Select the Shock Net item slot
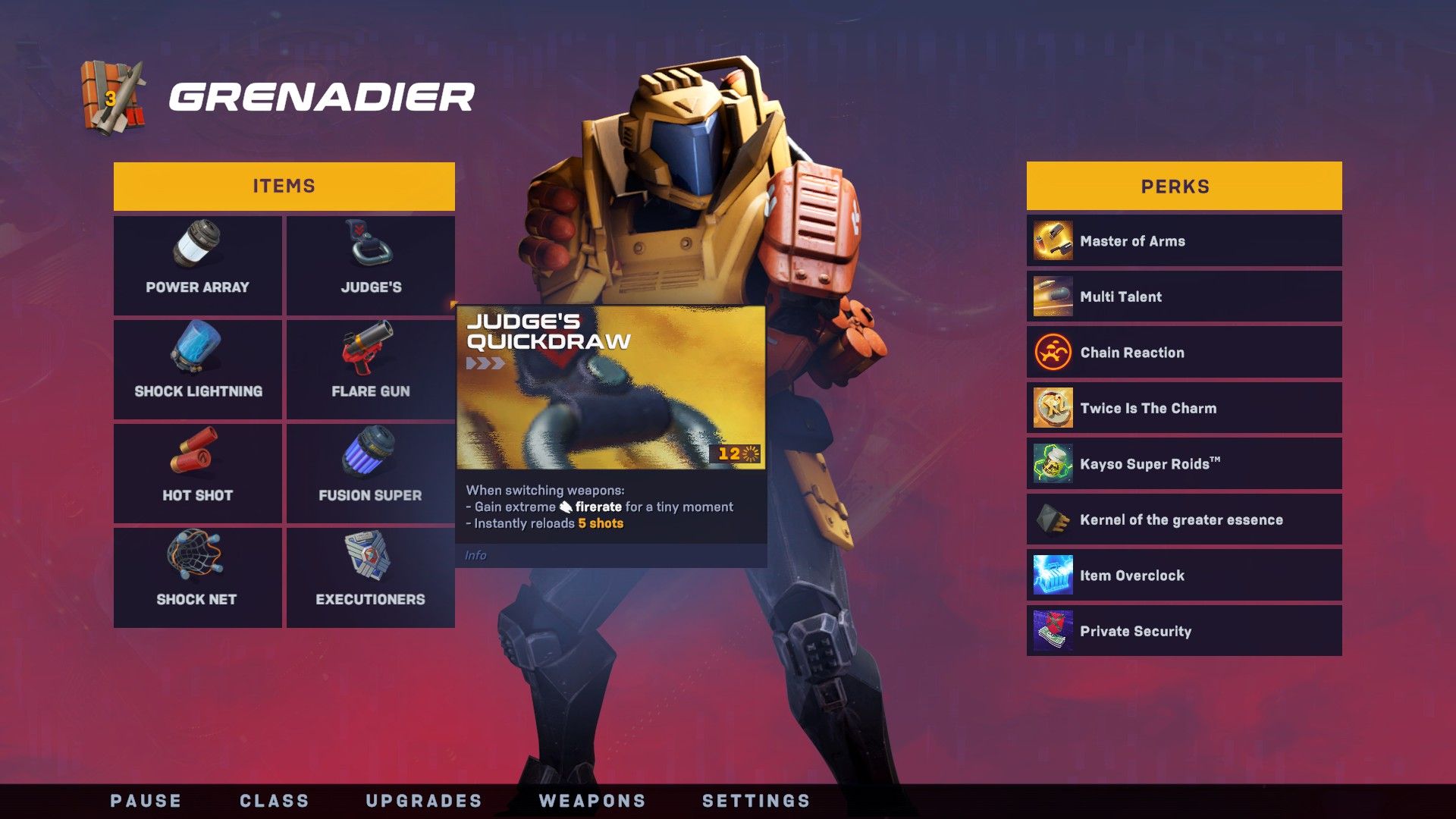 (x=197, y=577)
